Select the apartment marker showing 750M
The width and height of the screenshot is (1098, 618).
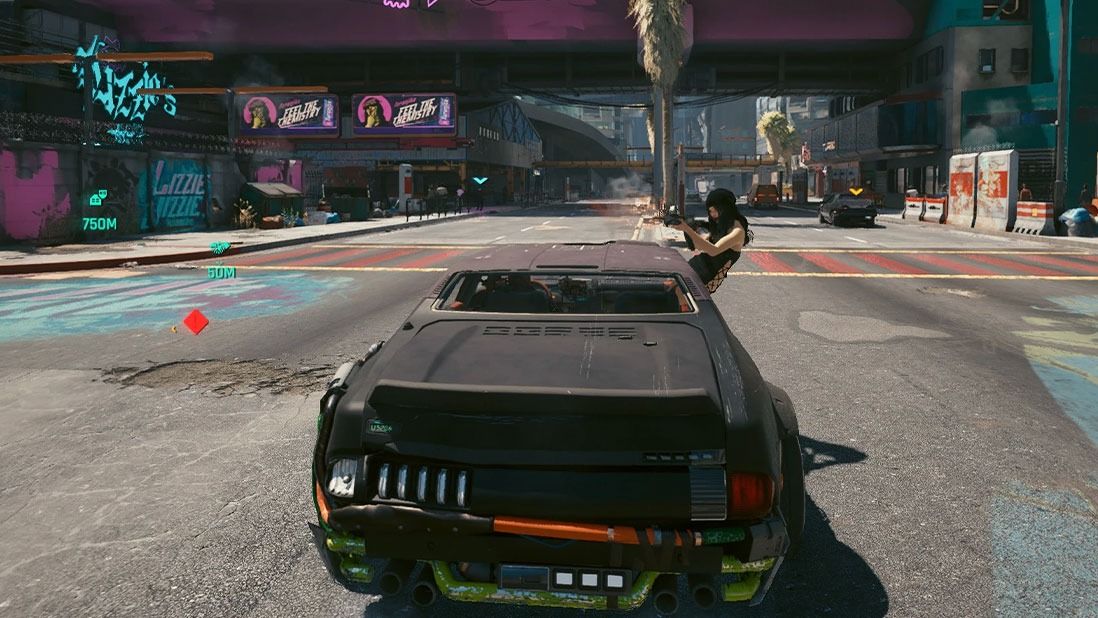[98, 198]
